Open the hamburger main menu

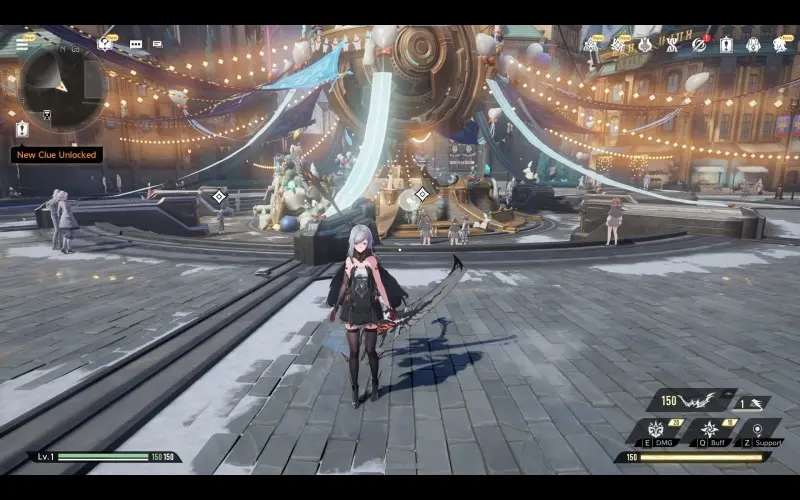22,45
